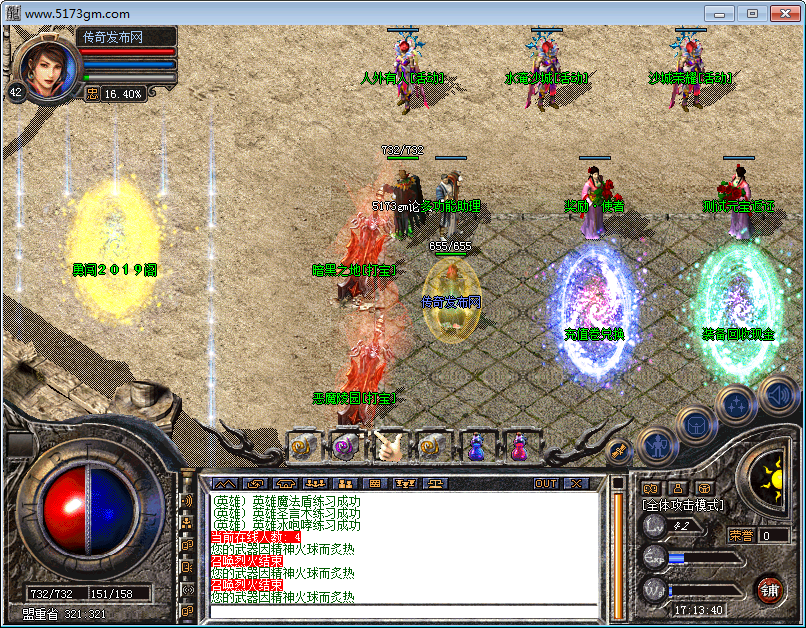This screenshot has height=628, width=806.
Task: Switch the 全体攻击模式 attack mode label
Action: click(x=684, y=505)
